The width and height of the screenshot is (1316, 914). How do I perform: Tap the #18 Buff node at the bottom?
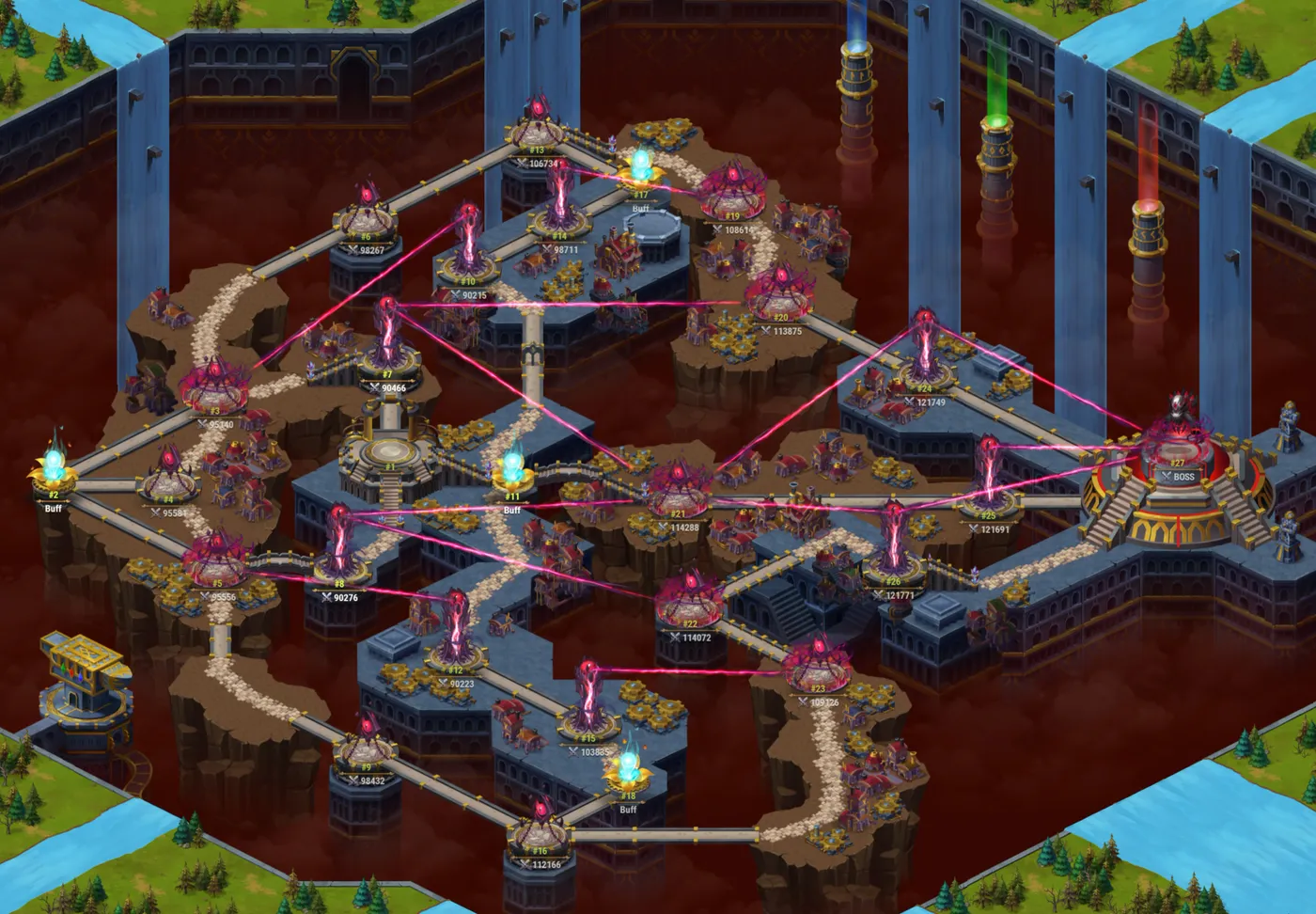click(x=628, y=771)
